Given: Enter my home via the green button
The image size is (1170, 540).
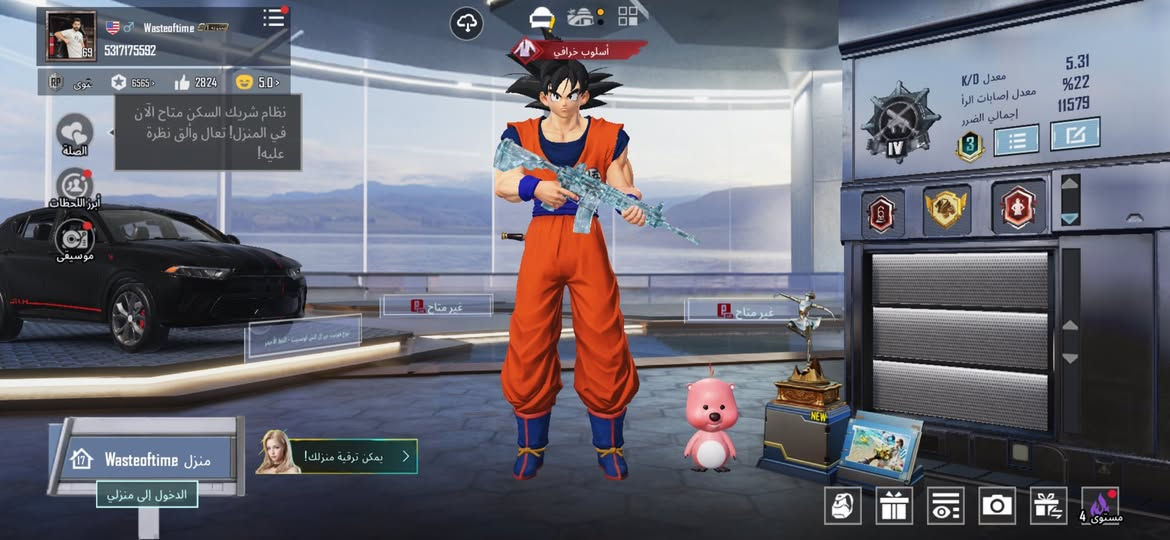Looking at the screenshot, I should click(x=147, y=494).
